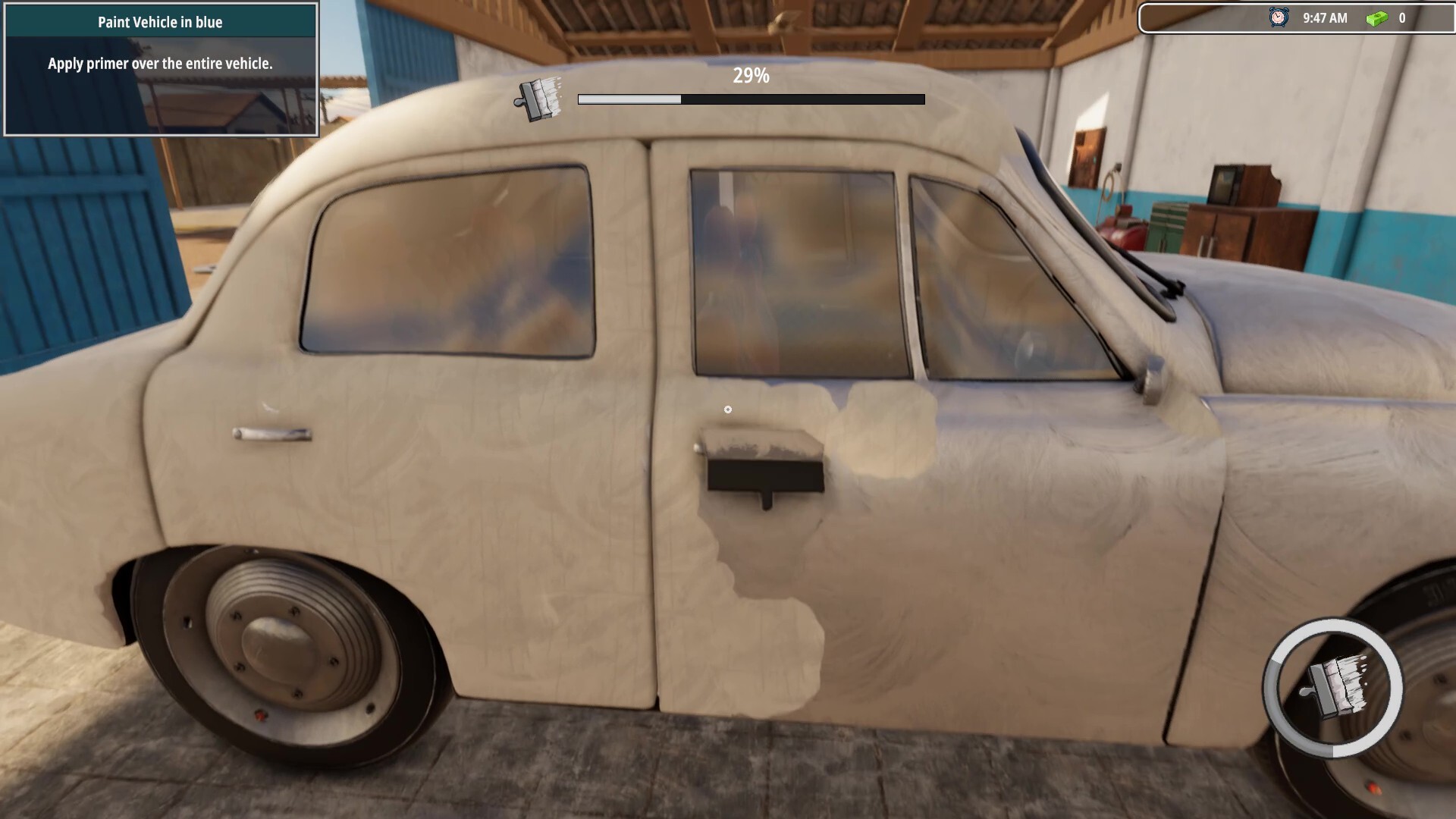Image resolution: width=1456 pixels, height=819 pixels.
Task: Click the money counter reading 0
Action: (x=1404, y=17)
